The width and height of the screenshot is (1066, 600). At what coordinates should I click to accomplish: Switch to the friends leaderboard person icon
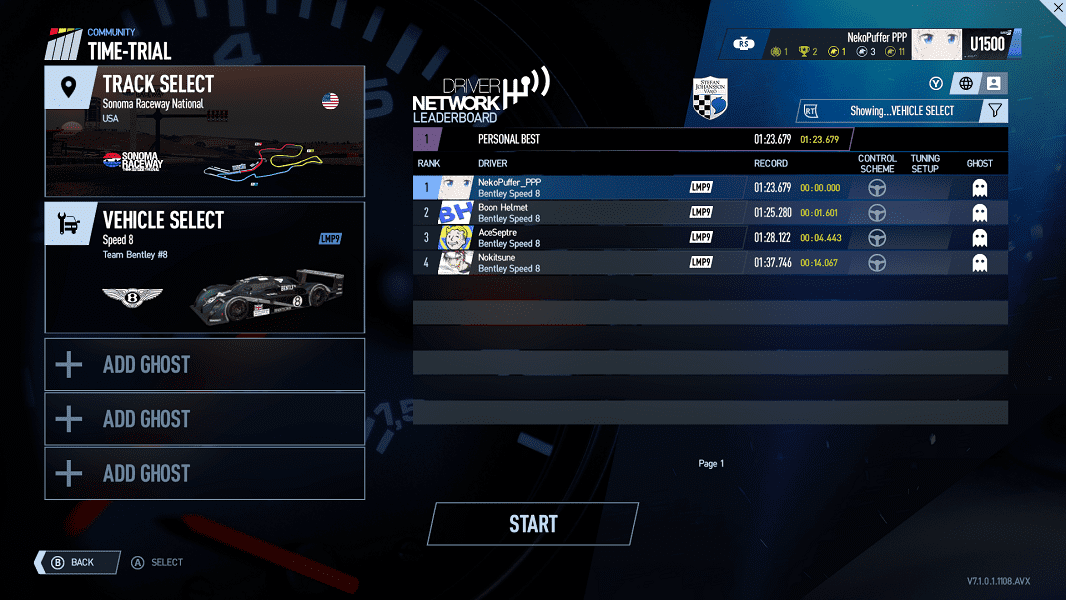point(994,84)
